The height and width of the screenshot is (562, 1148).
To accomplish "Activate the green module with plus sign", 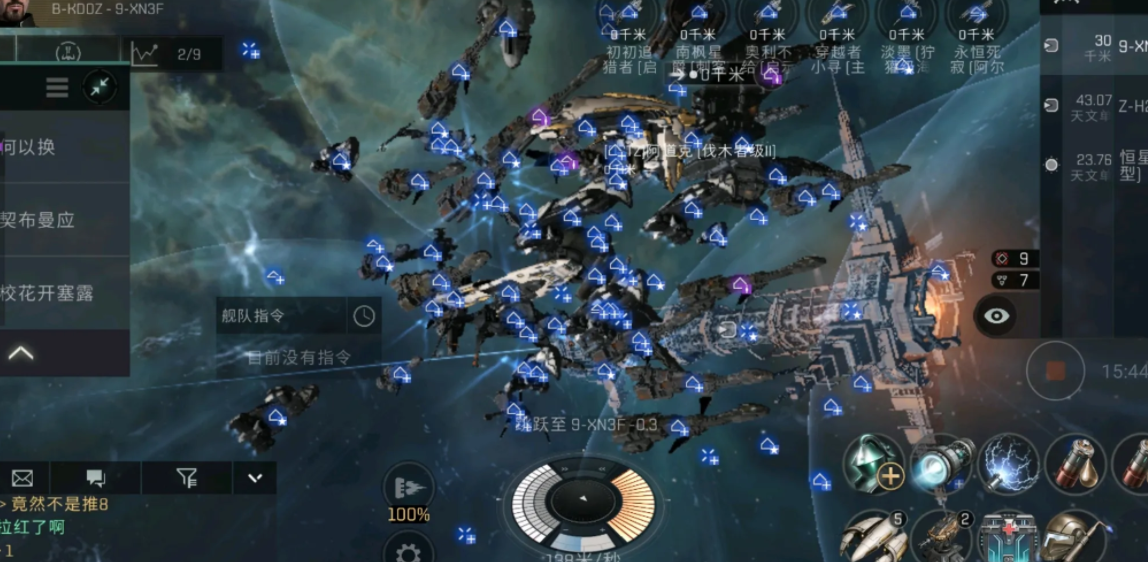I will click(873, 463).
